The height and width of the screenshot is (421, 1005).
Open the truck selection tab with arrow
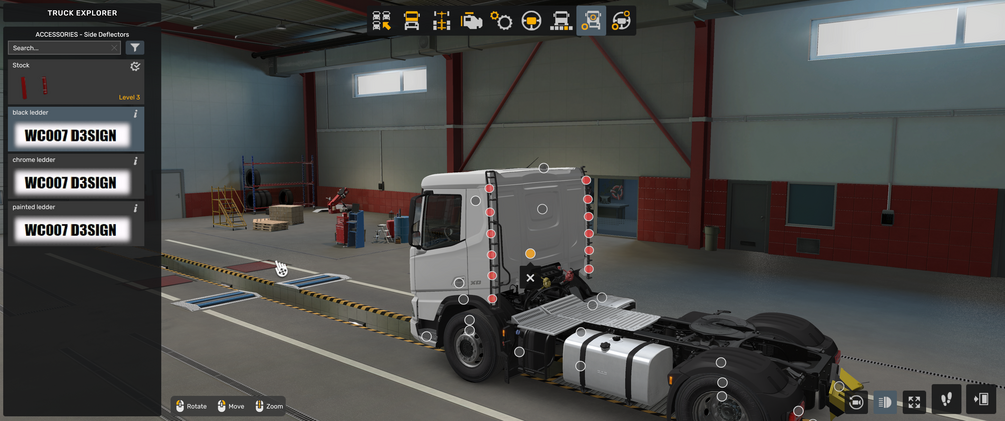pyautogui.click(x=381, y=21)
